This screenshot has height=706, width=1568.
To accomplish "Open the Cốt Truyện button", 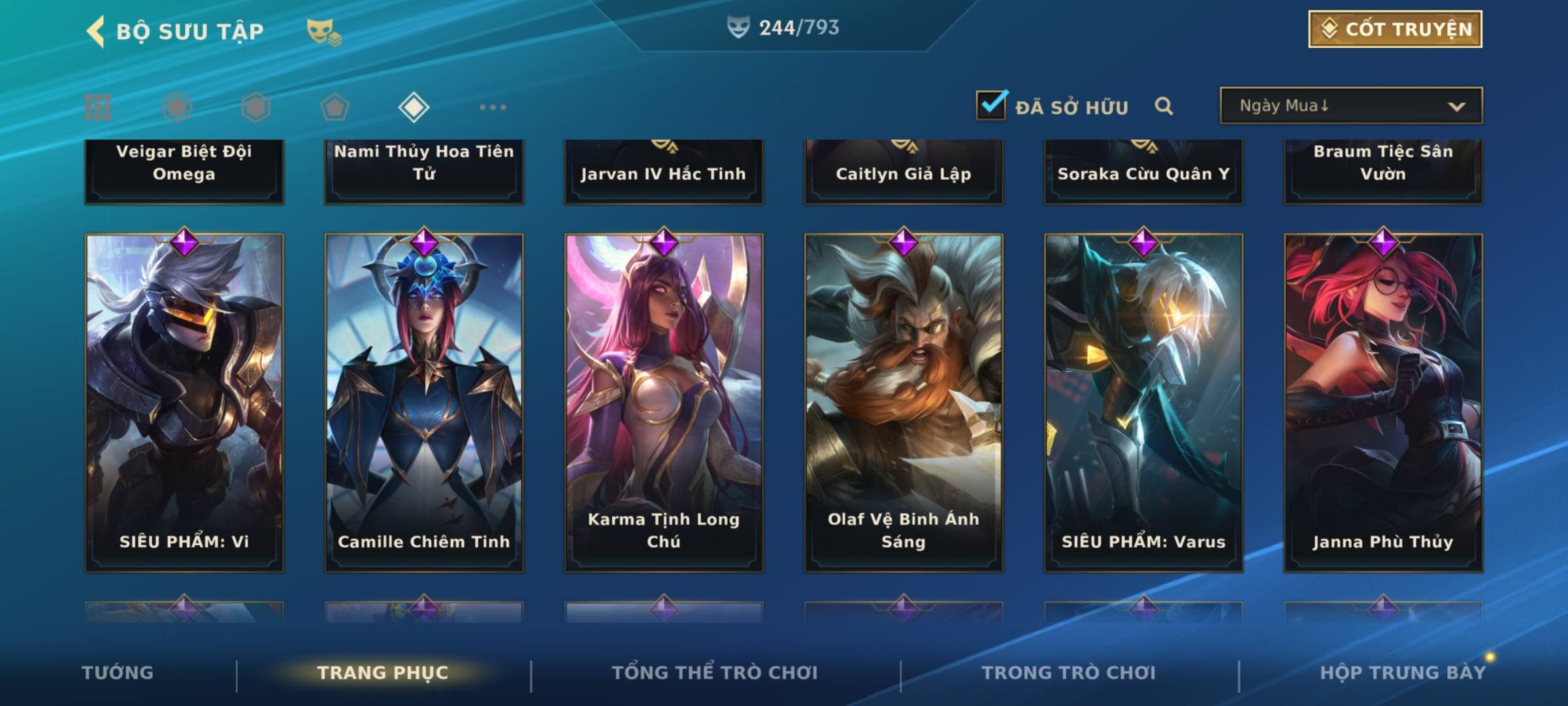I will click(x=1395, y=29).
